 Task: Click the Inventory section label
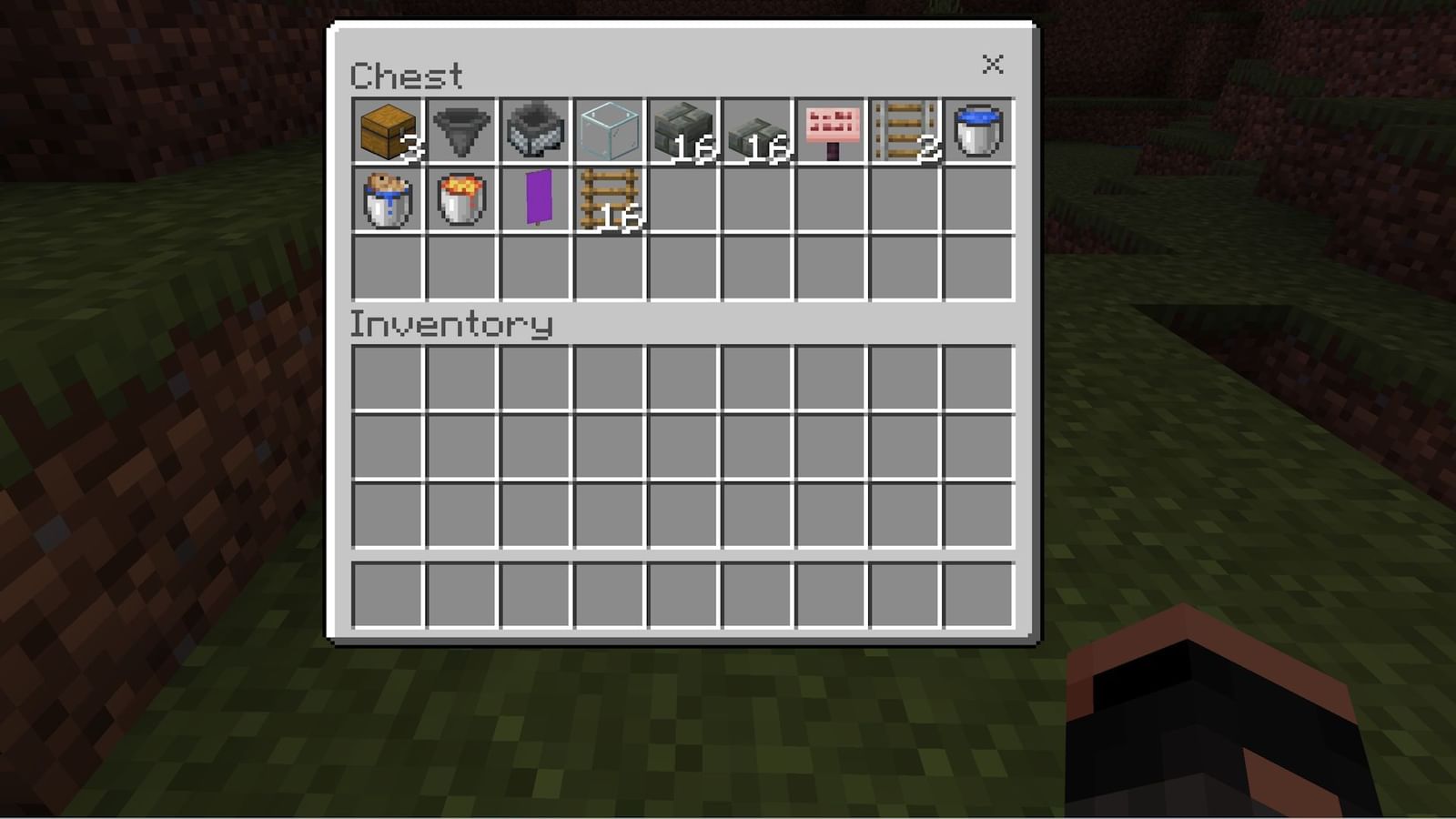[452, 324]
